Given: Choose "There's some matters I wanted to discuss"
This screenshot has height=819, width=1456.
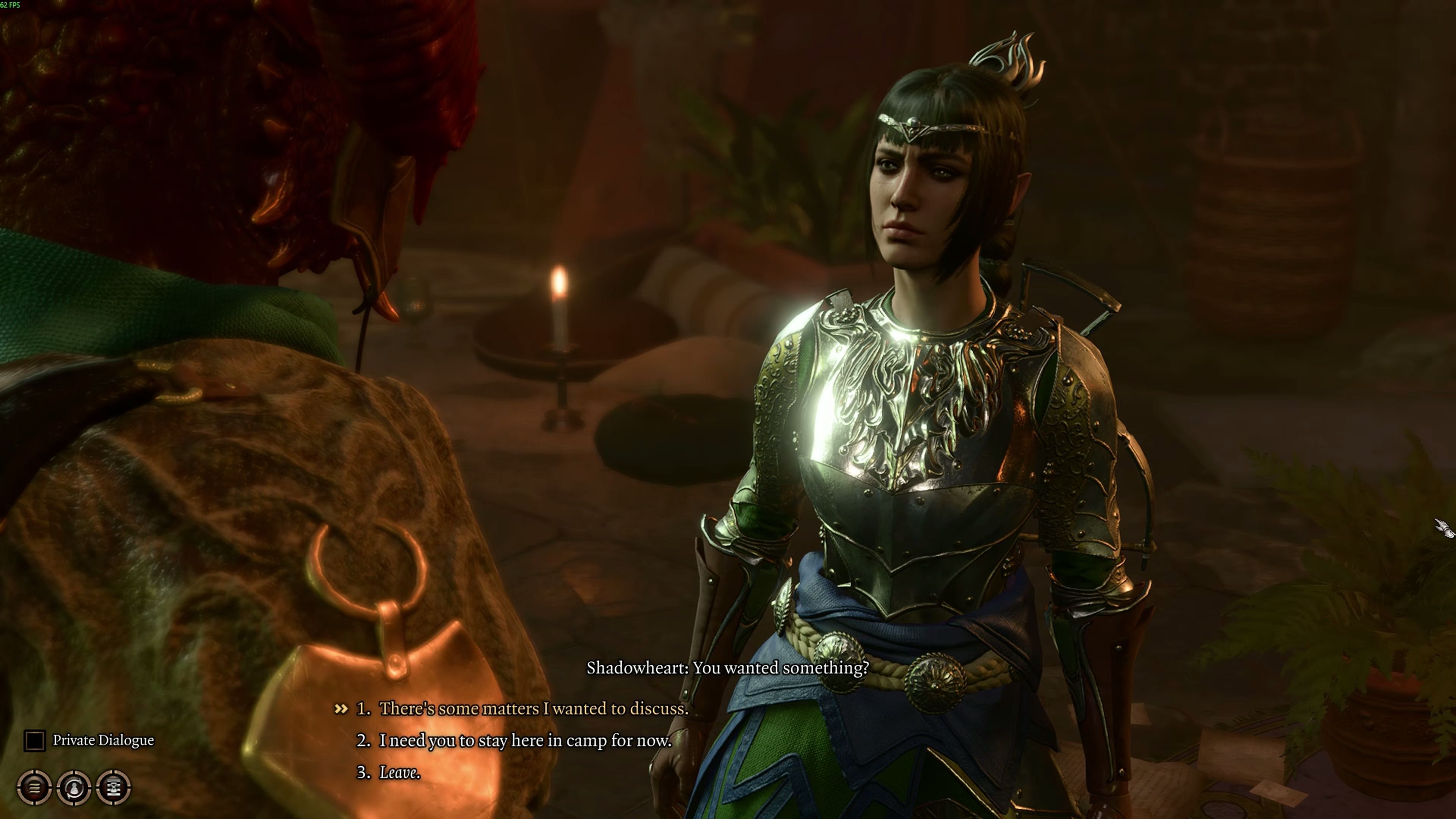Looking at the screenshot, I should [x=533, y=708].
